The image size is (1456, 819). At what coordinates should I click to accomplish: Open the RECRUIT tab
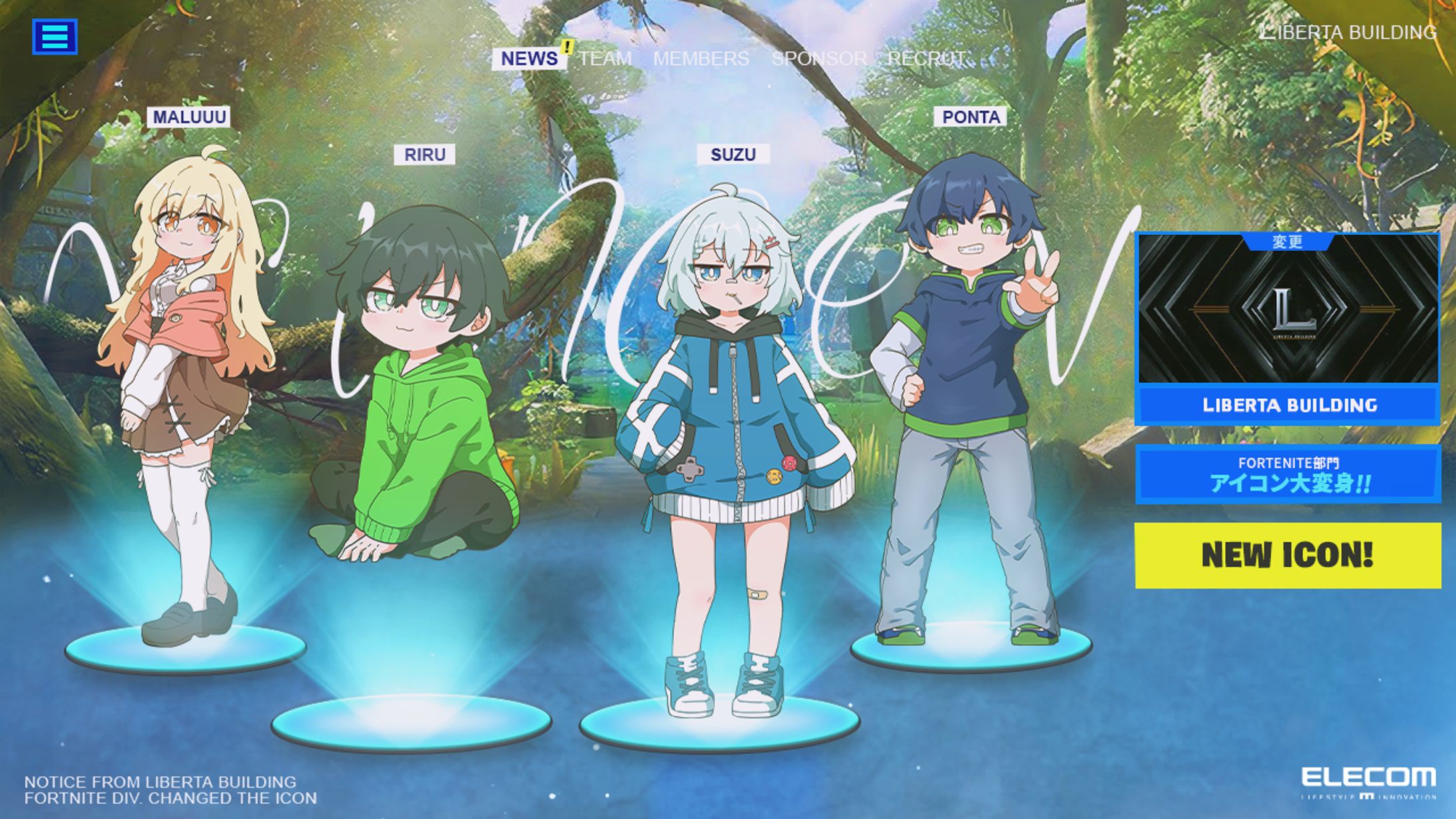tap(927, 59)
